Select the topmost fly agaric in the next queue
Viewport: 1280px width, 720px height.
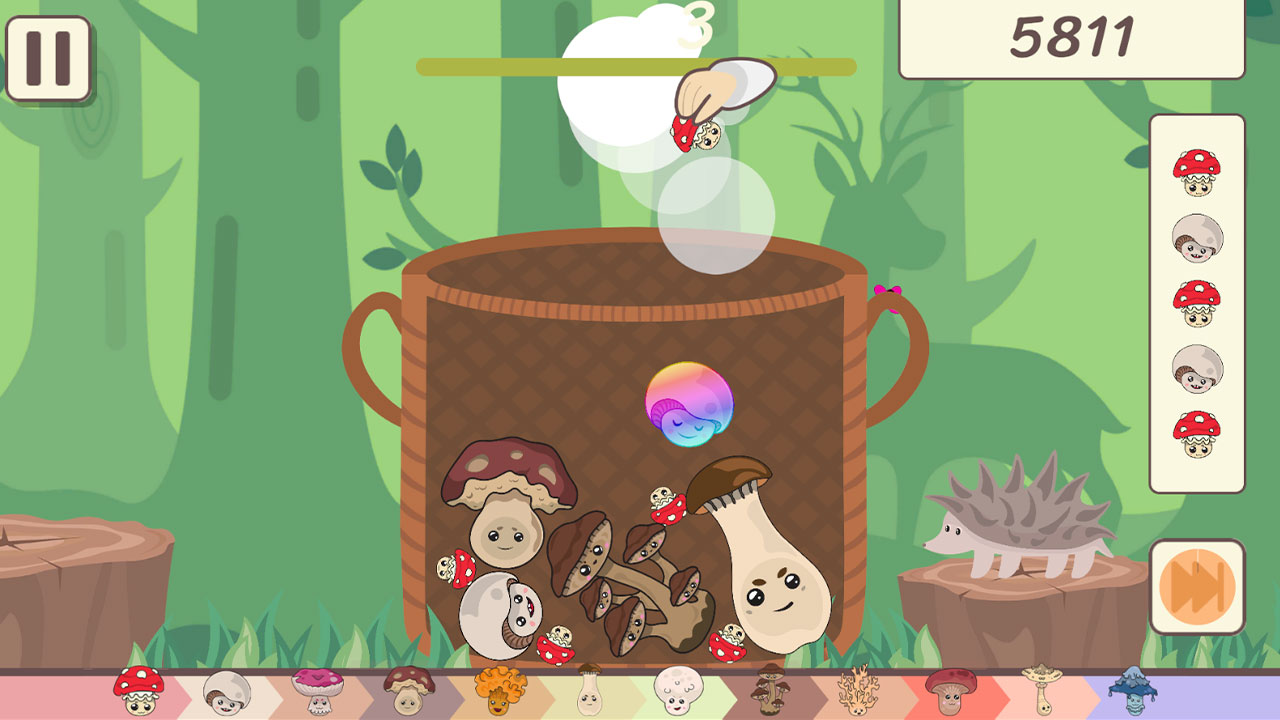point(1197,170)
